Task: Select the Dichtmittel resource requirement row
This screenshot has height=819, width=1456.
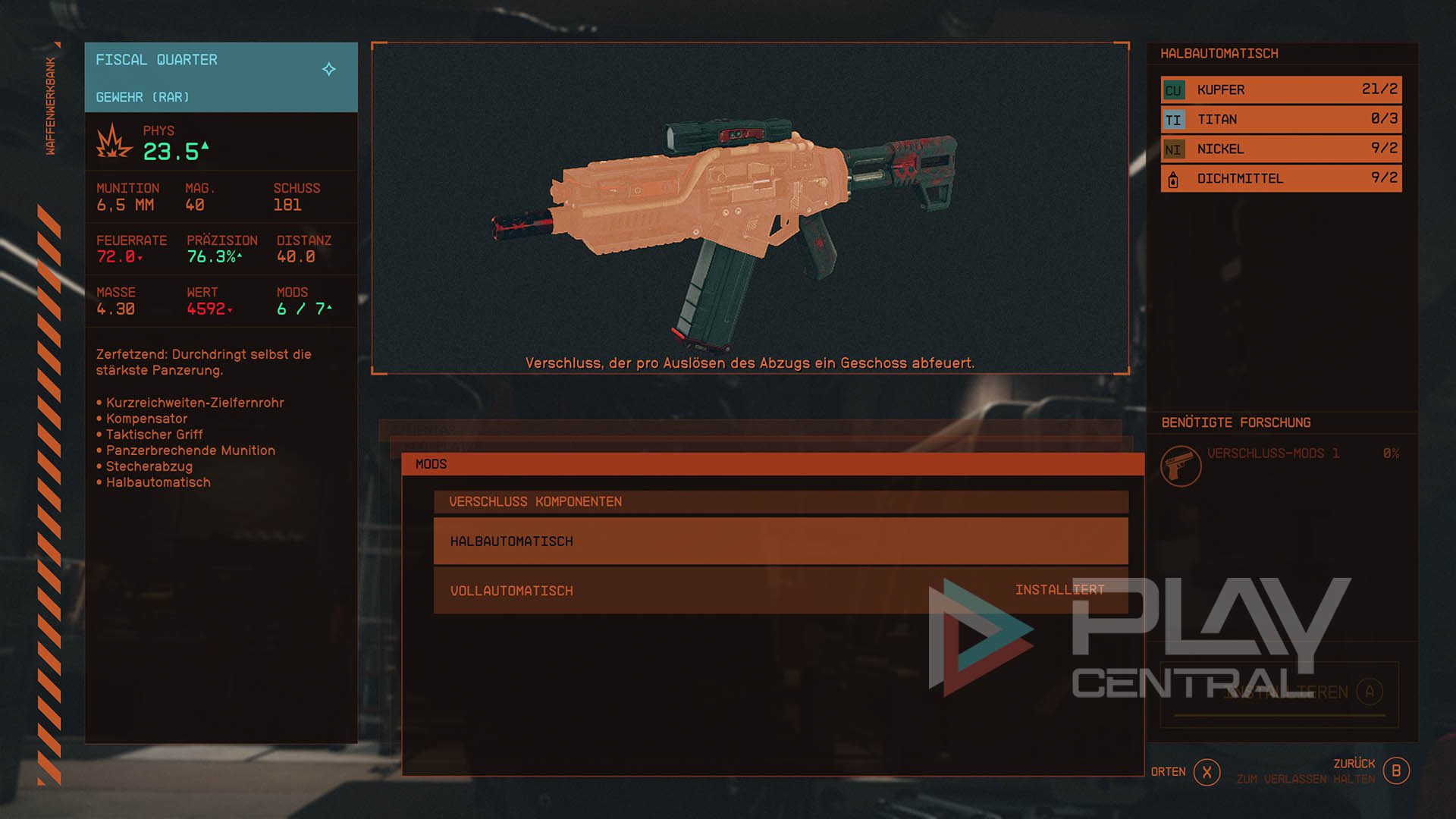Action: (1281, 178)
